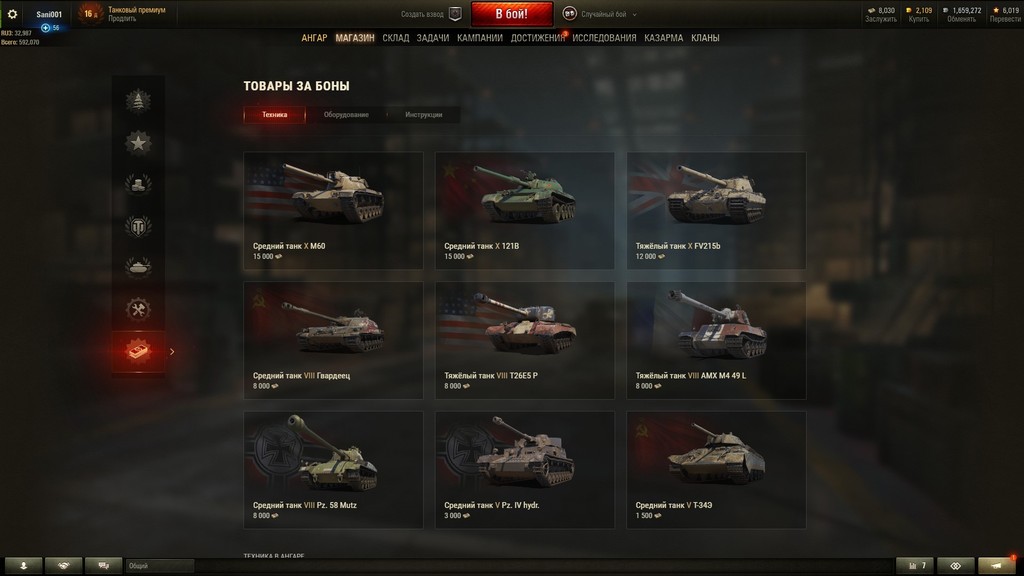Screen dimensions: 1024x576
Task: Switch to the Оборудование tab
Action: coord(346,115)
